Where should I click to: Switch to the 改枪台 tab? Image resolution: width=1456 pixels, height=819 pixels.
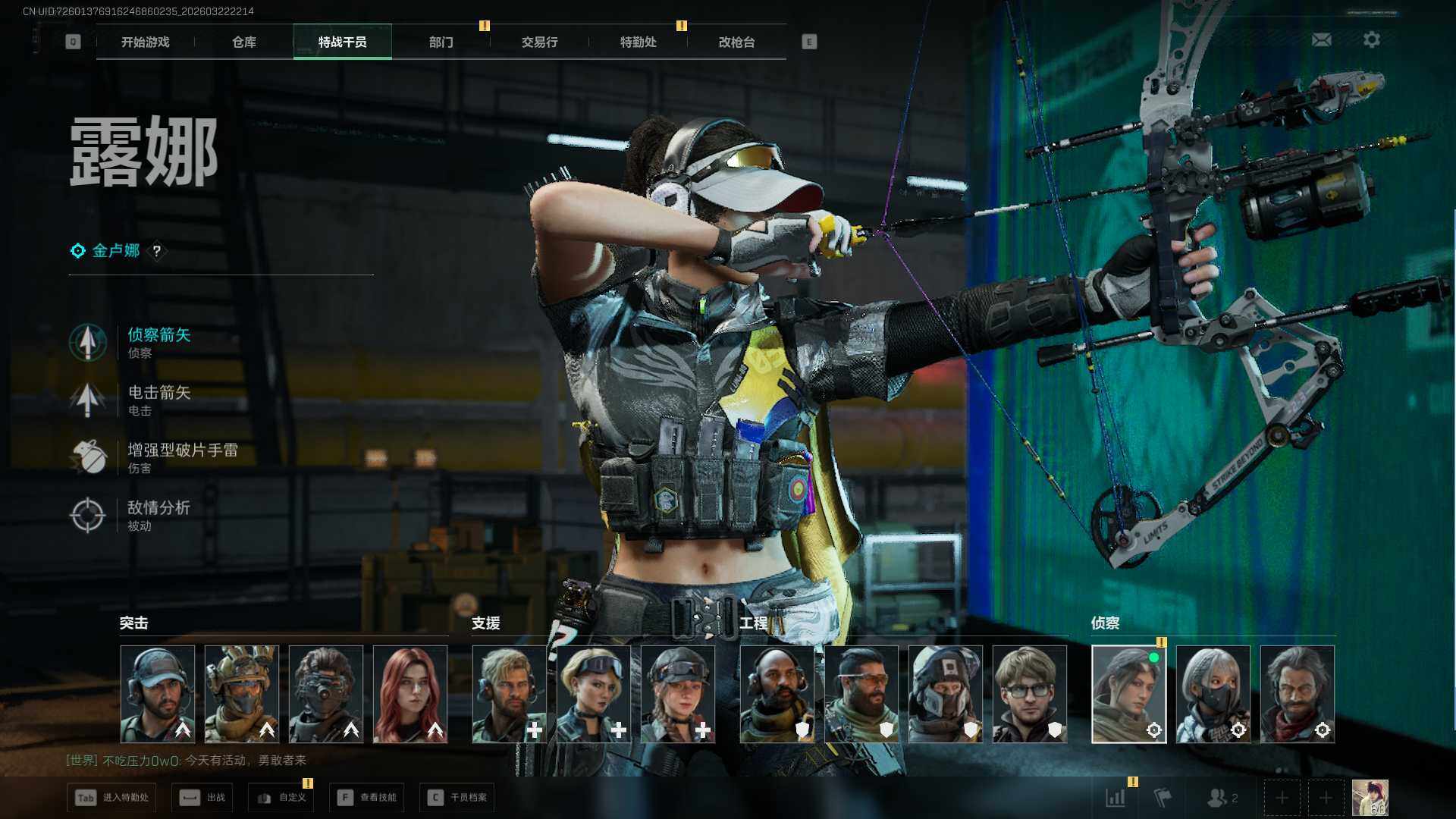tap(736, 42)
